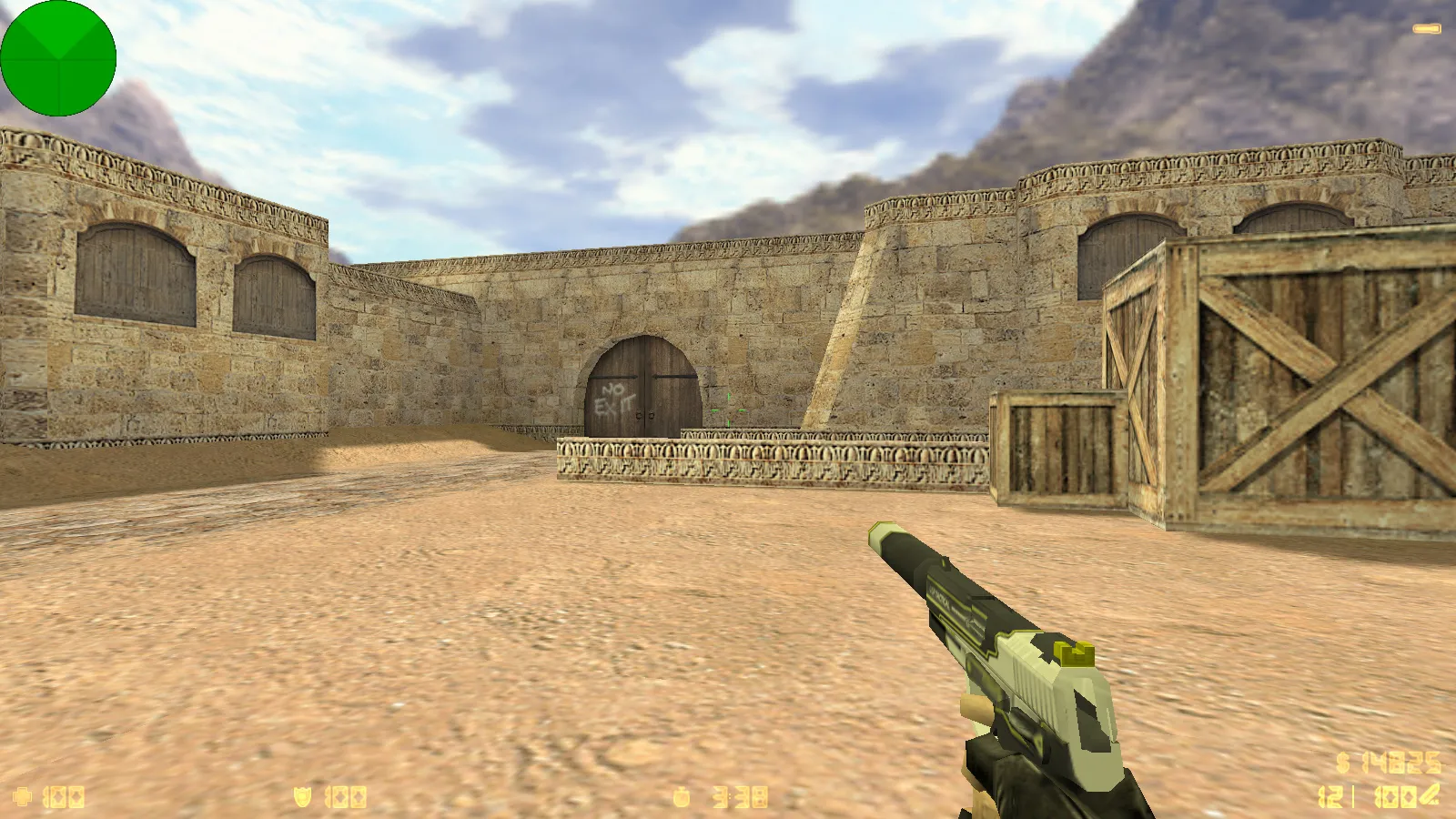Select the armor shield icon
Screen dimensions: 1456x819
[x=300, y=795]
